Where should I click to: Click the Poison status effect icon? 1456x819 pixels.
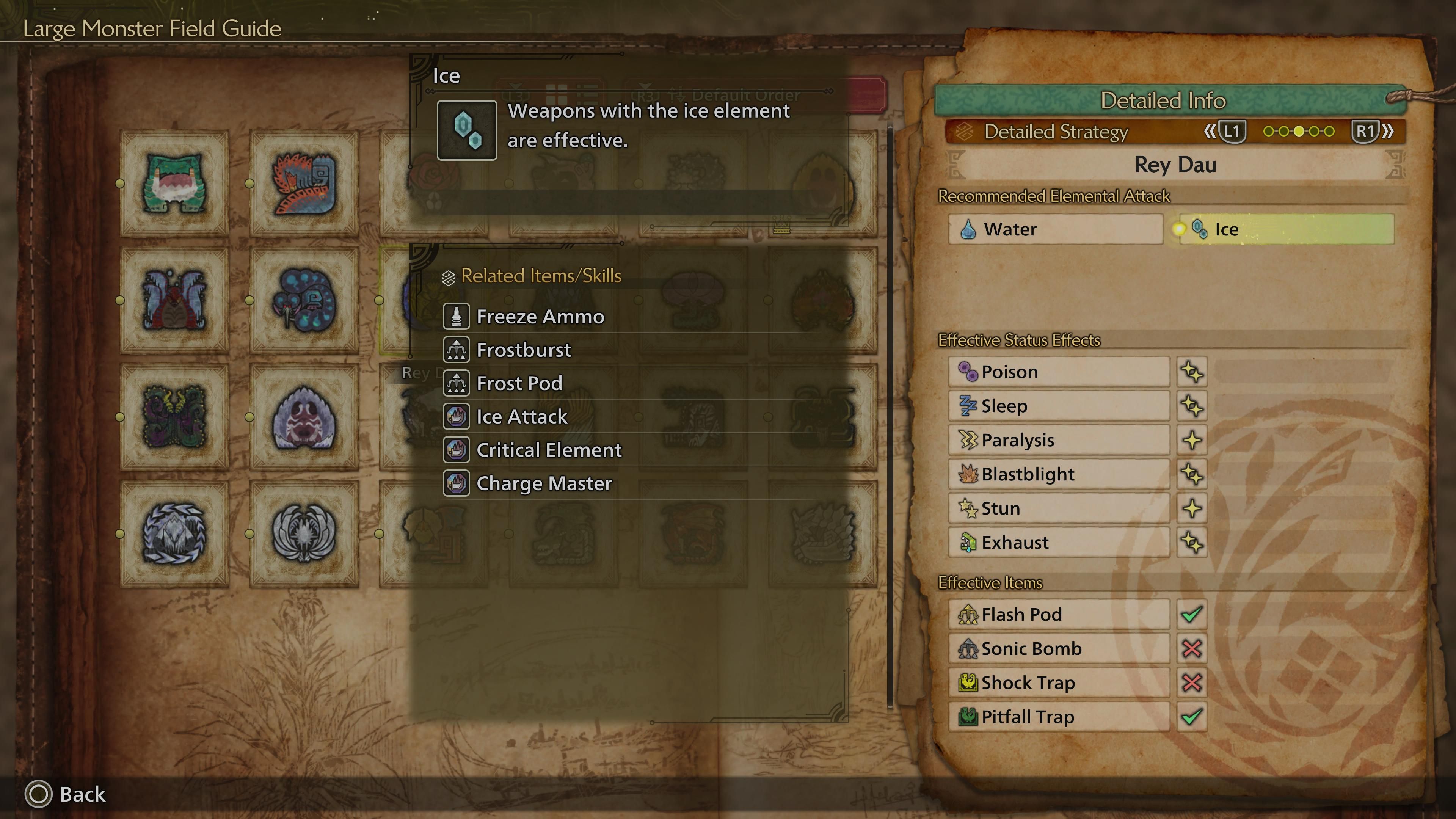tap(969, 371)
